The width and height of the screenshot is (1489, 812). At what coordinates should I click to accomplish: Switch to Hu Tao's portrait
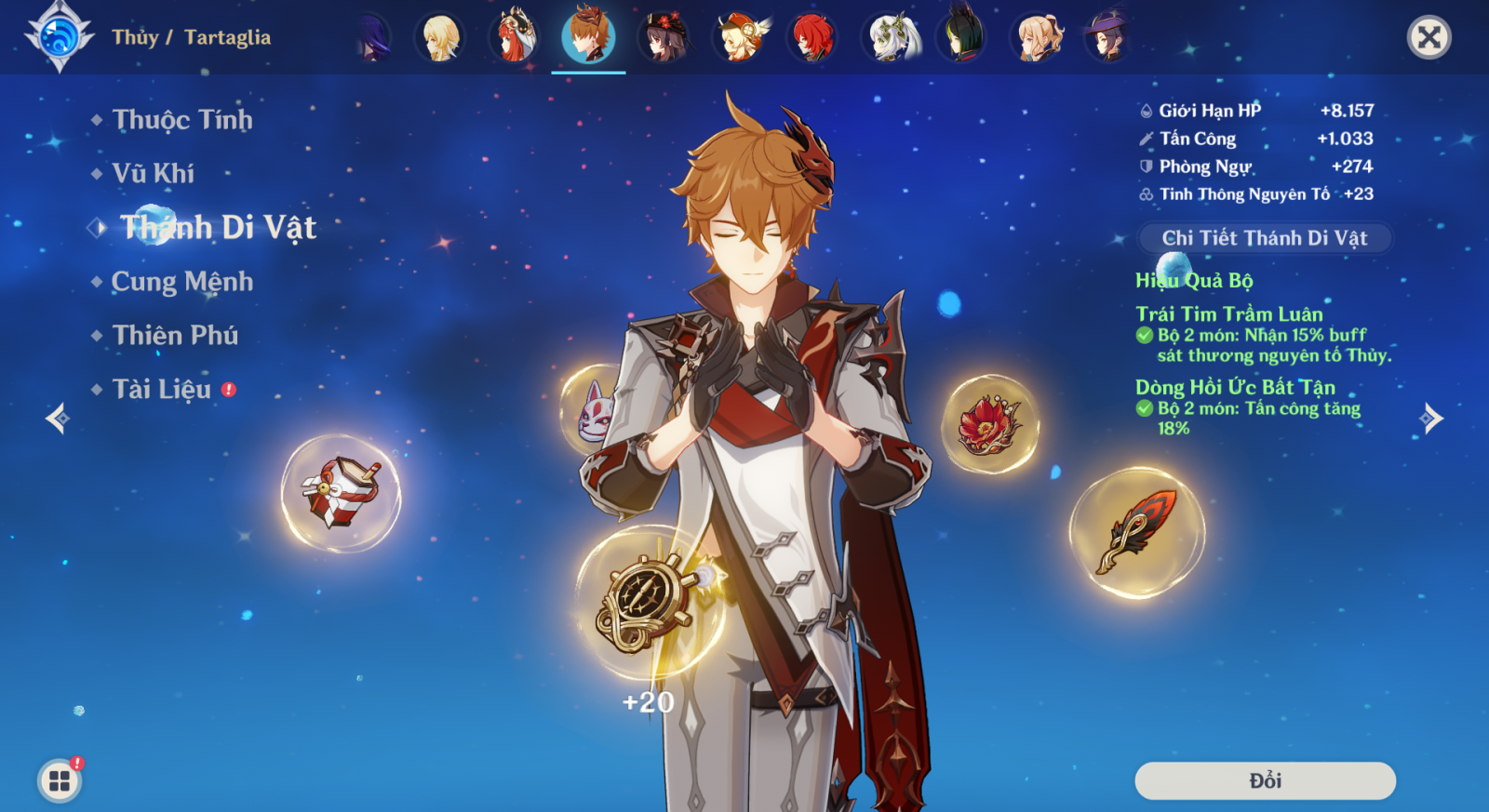(664, 37)
